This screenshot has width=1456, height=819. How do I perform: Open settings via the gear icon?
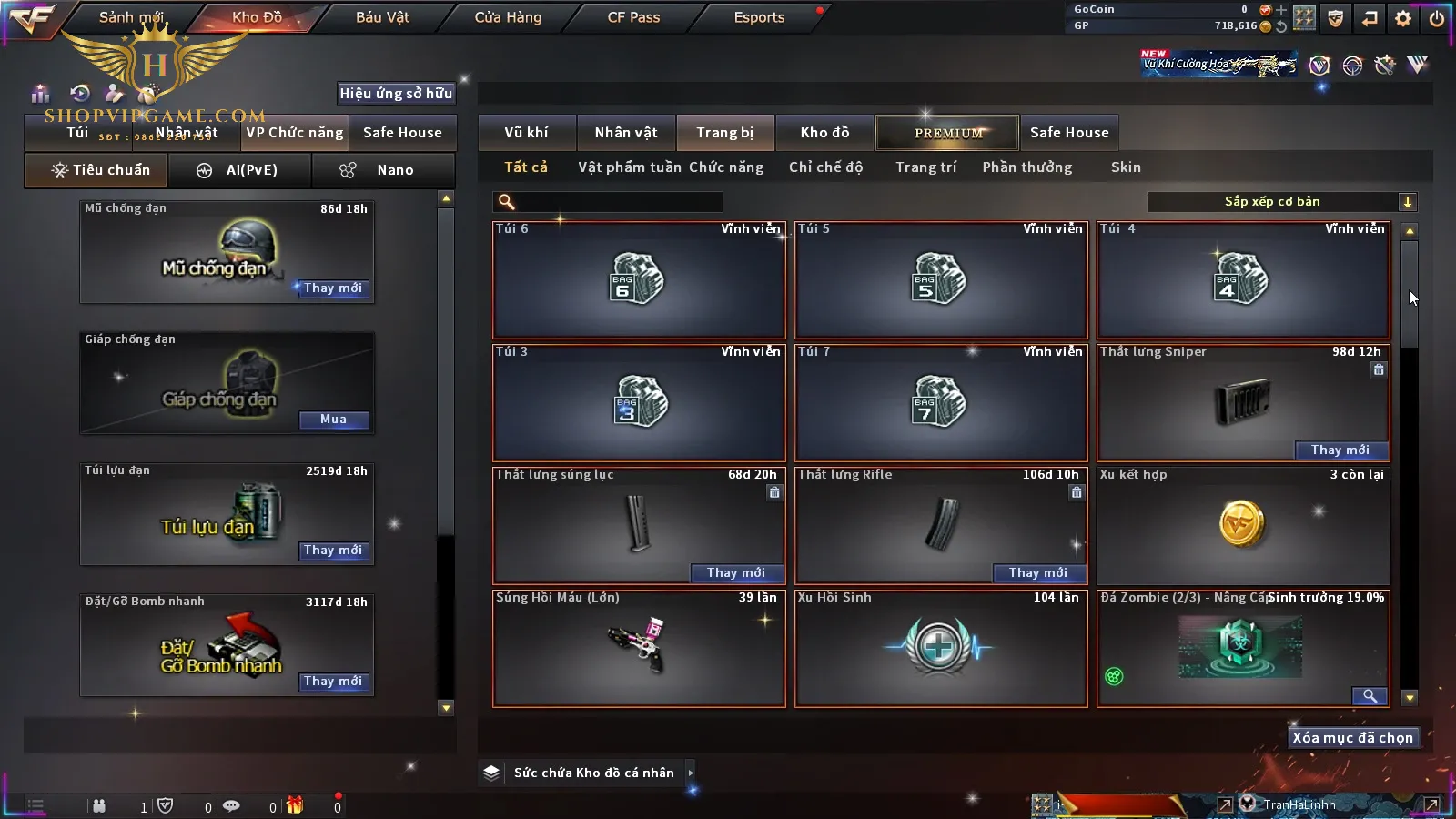[x=1403, y=18]
